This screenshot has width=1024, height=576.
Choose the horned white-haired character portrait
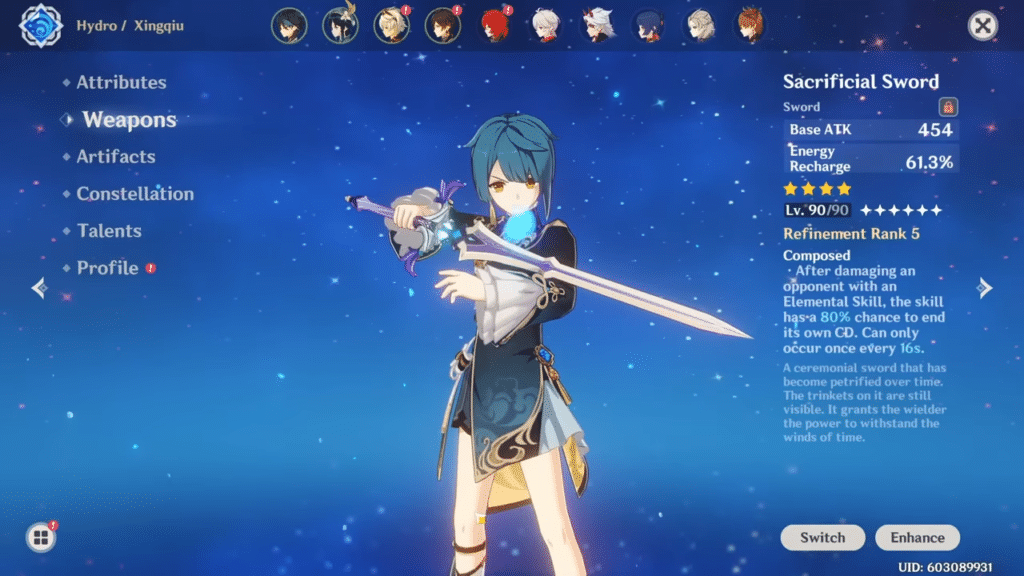[x=597, y=26]
